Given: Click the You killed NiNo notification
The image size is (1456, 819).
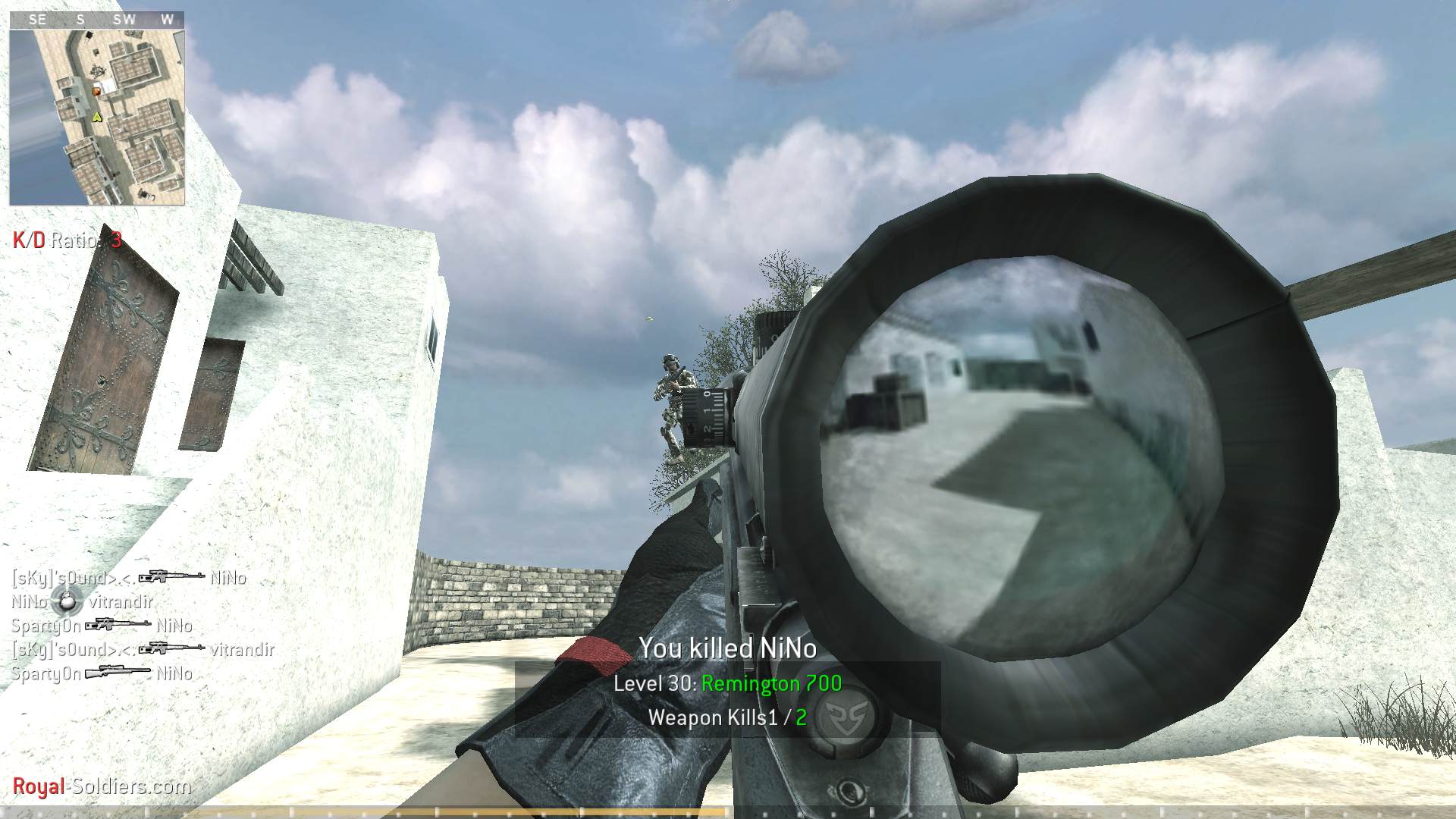Looking at the screenshot, I should coord(727,648).
